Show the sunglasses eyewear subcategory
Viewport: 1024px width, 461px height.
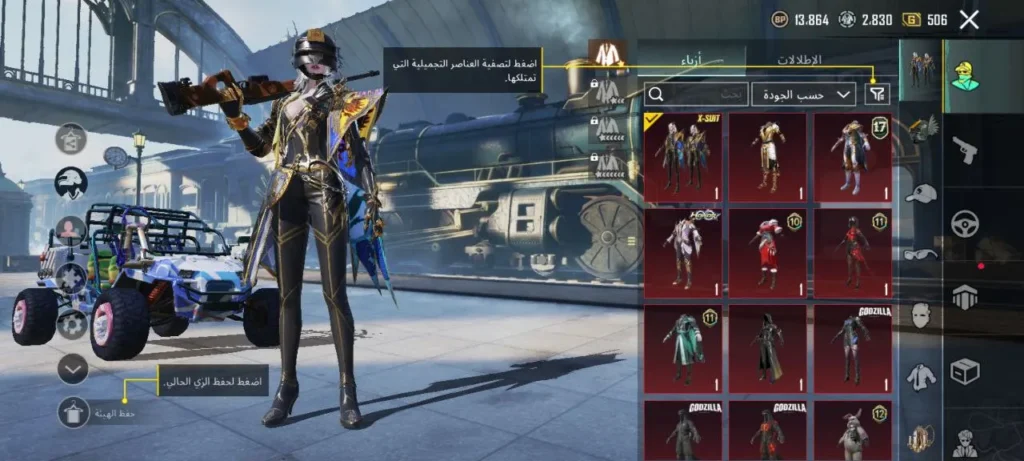coord(920,254)
